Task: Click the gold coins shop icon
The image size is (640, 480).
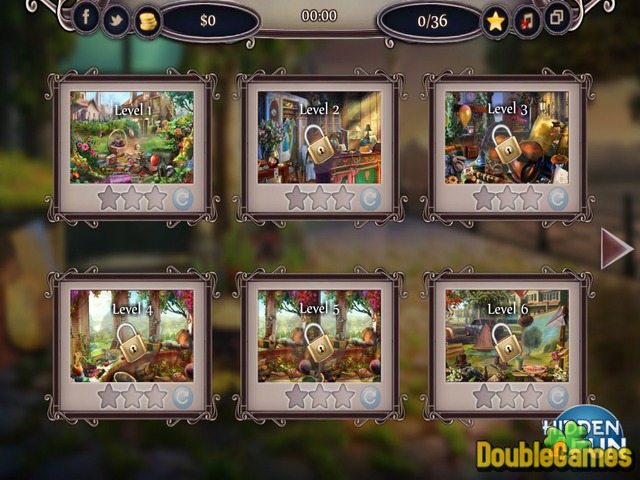Action: pyautogui.click(x=147, y=19)
